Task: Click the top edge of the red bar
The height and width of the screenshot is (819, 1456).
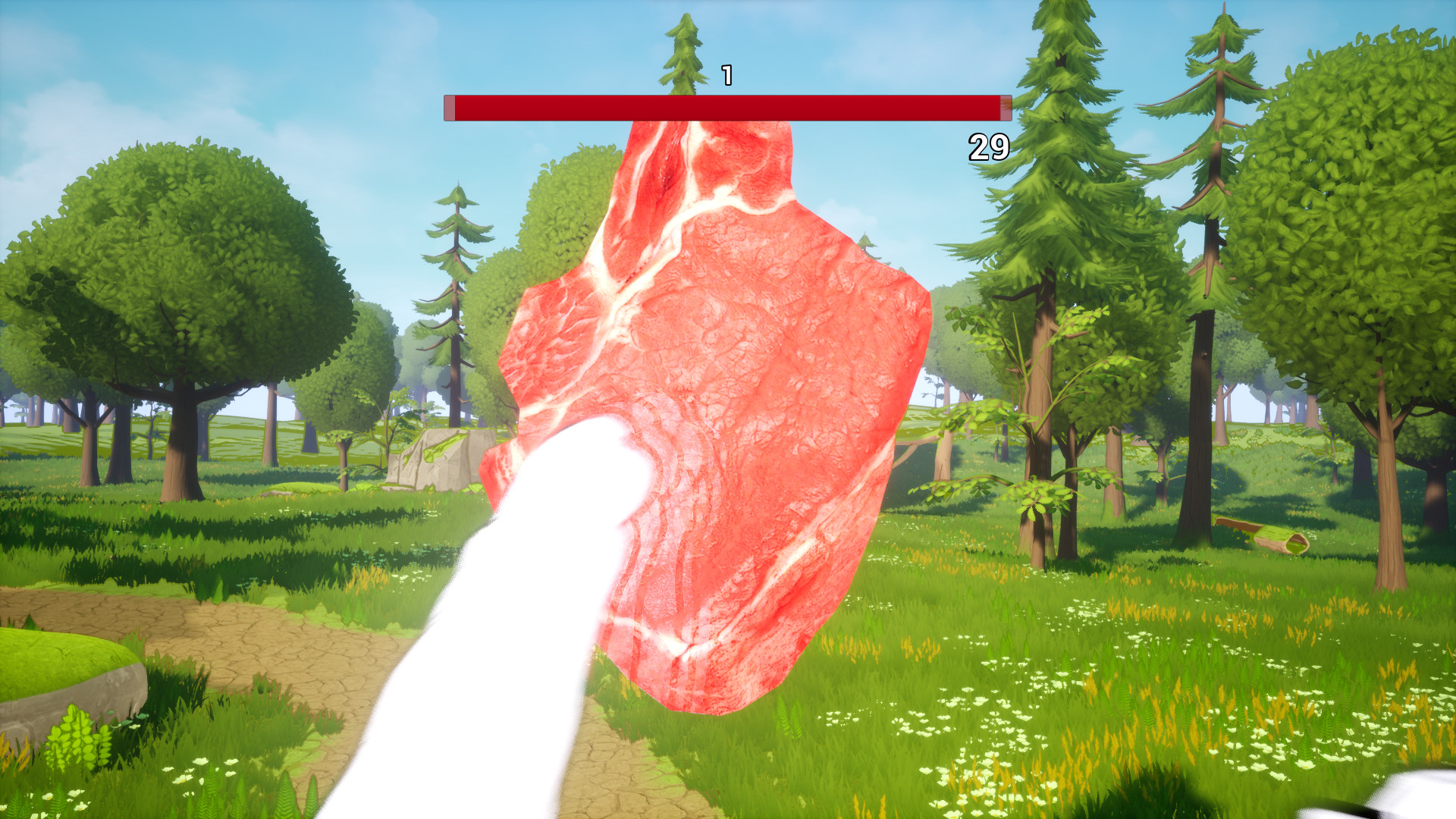Action: click(726, 97)
